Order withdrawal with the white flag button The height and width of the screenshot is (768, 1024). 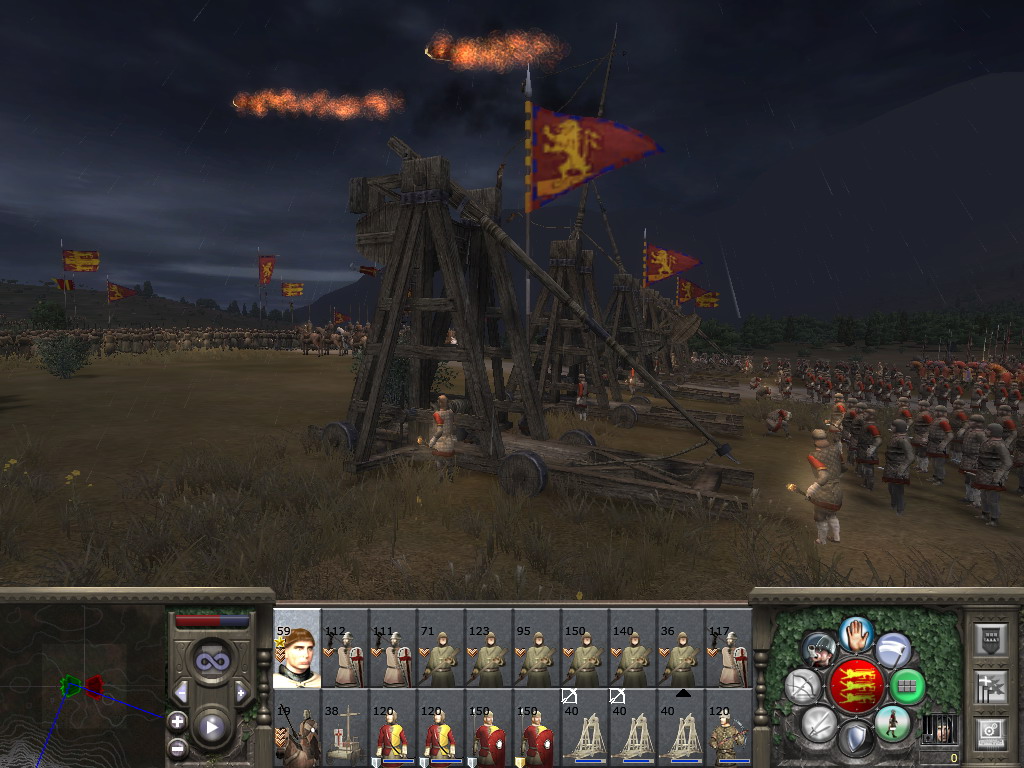[893, 650]
